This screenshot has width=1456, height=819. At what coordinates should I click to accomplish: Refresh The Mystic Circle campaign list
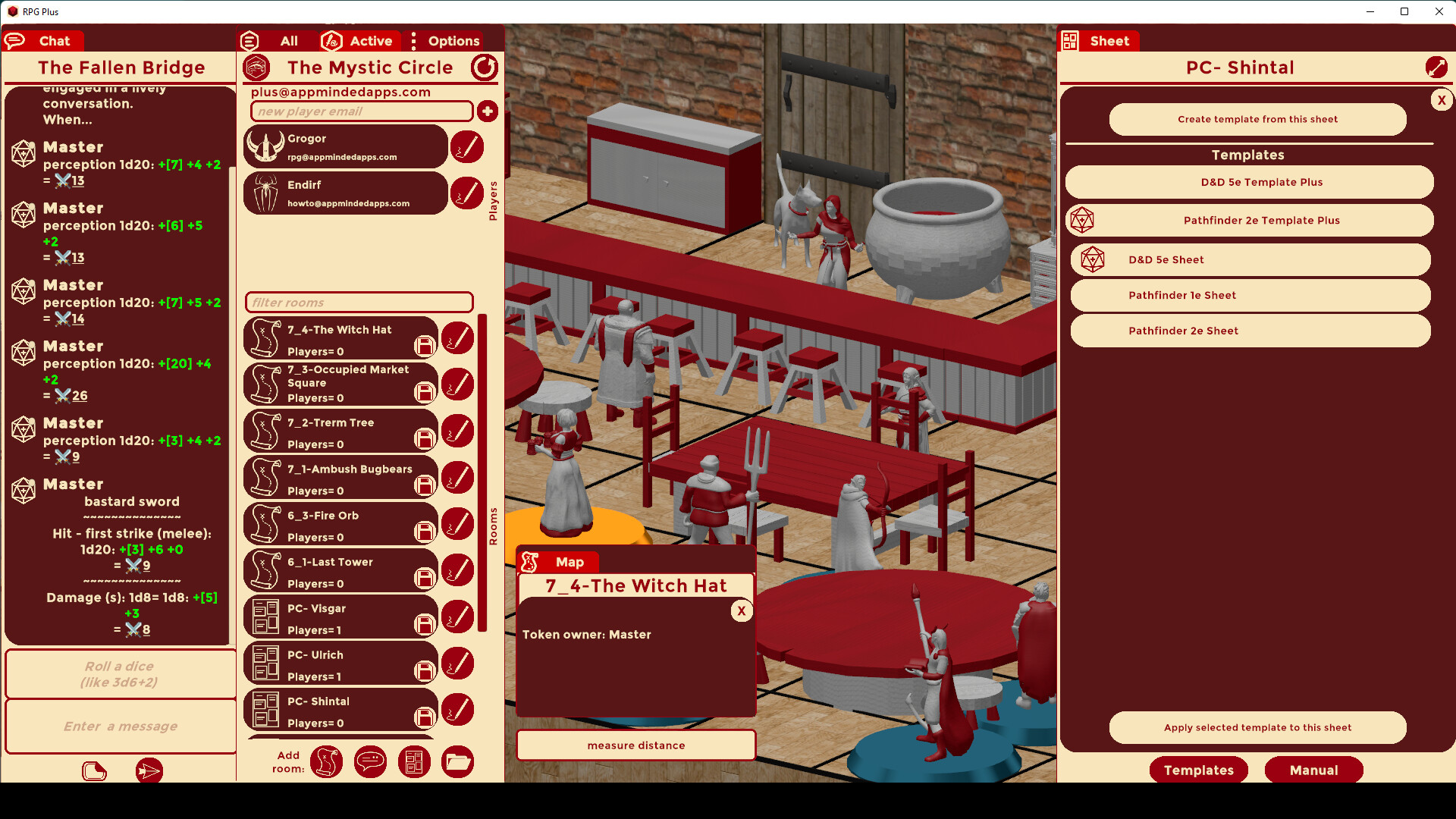[485, 67]
